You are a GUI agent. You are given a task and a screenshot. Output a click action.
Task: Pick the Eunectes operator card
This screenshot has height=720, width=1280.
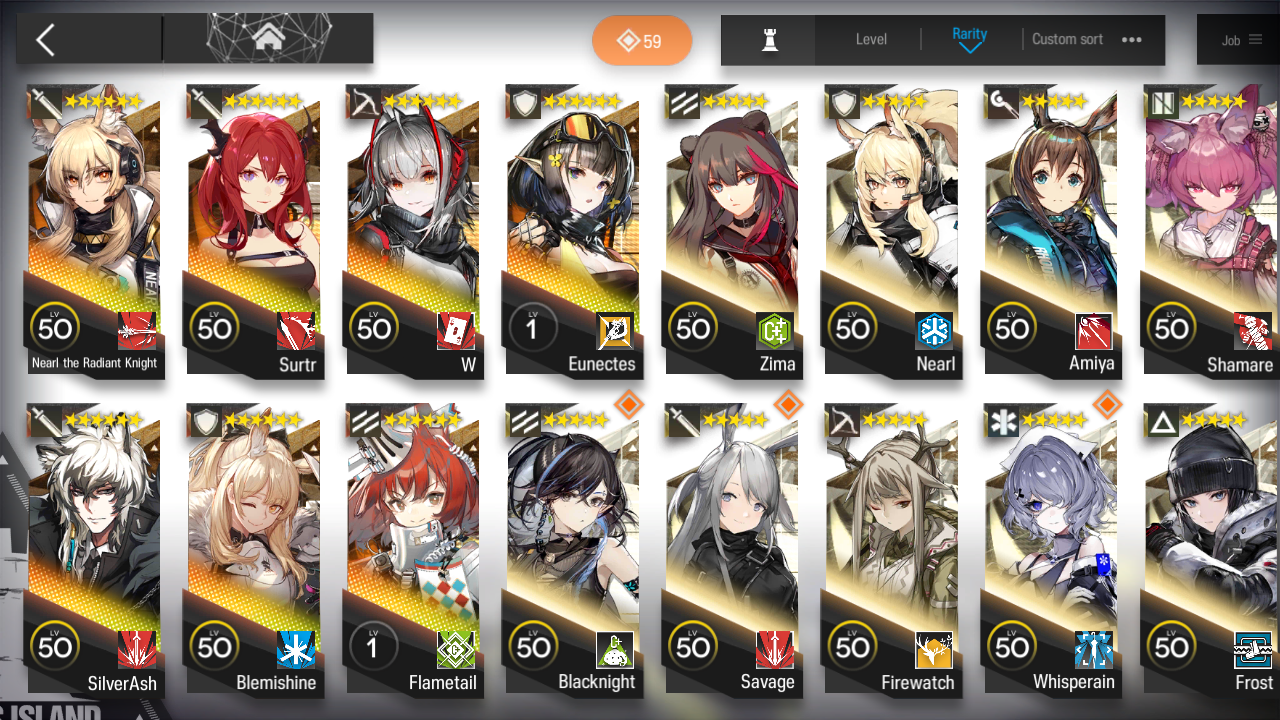572,230
